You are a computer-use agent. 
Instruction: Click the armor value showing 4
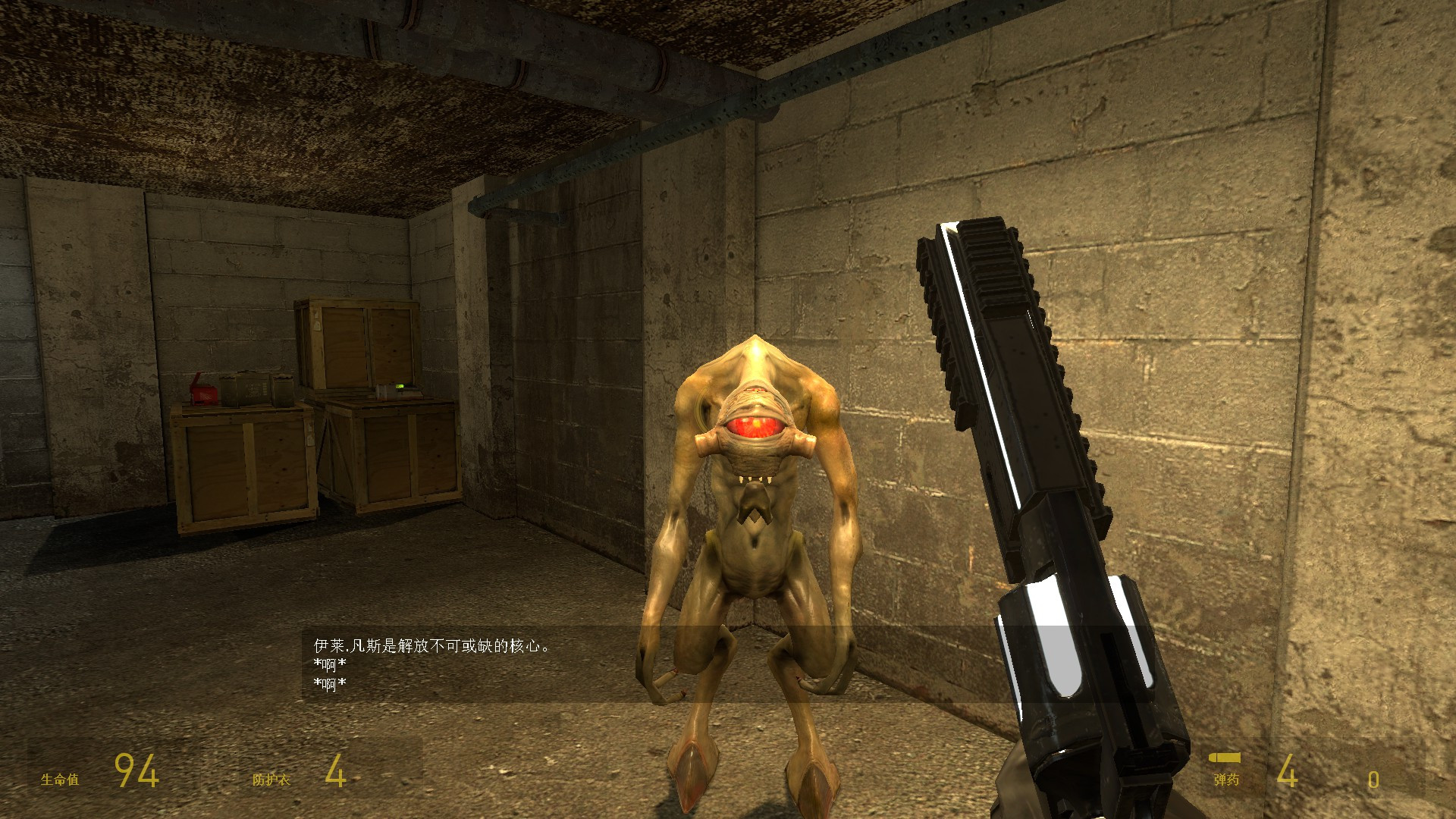[x=336, y=770]
